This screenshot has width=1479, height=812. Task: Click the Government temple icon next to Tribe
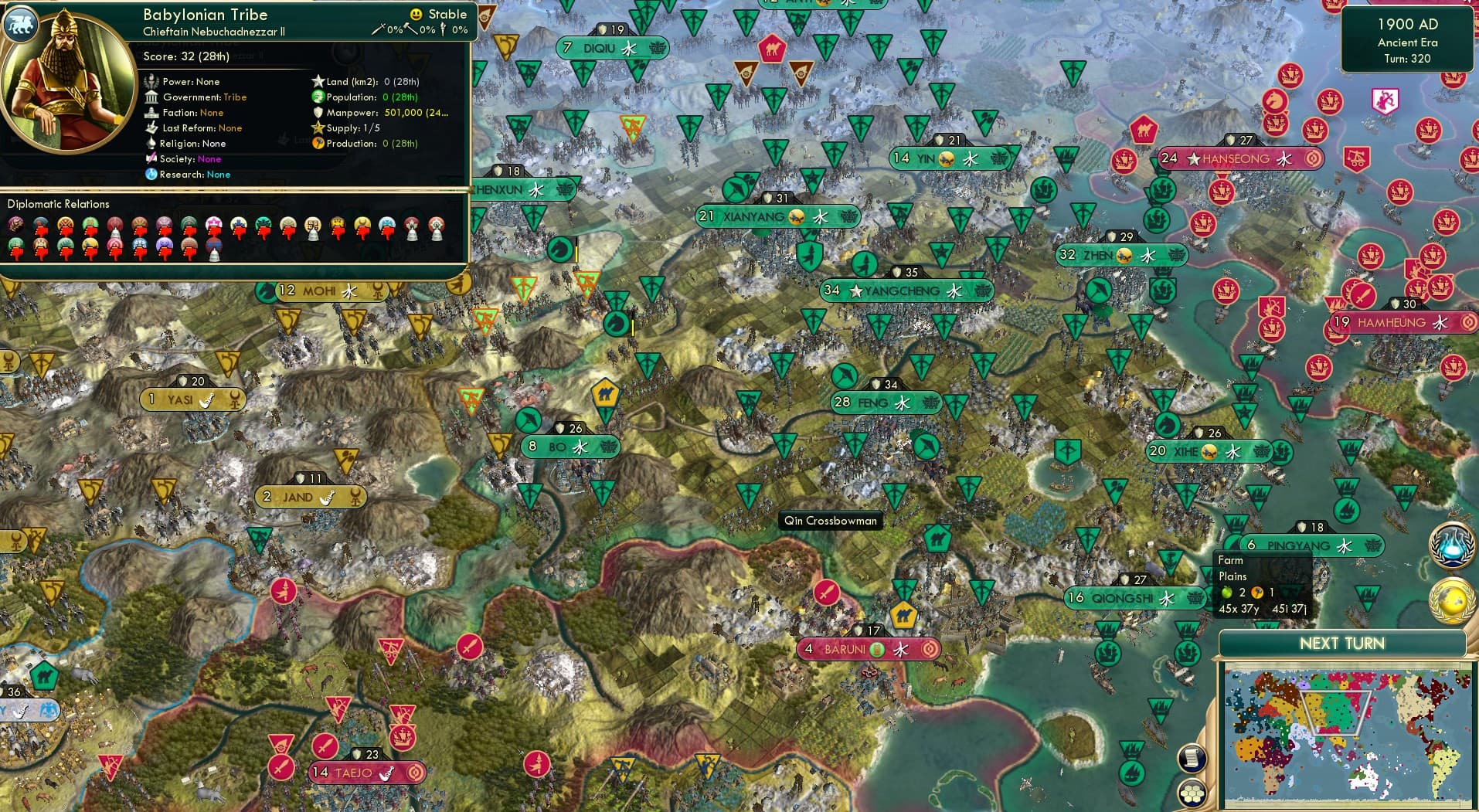point(152,97)
